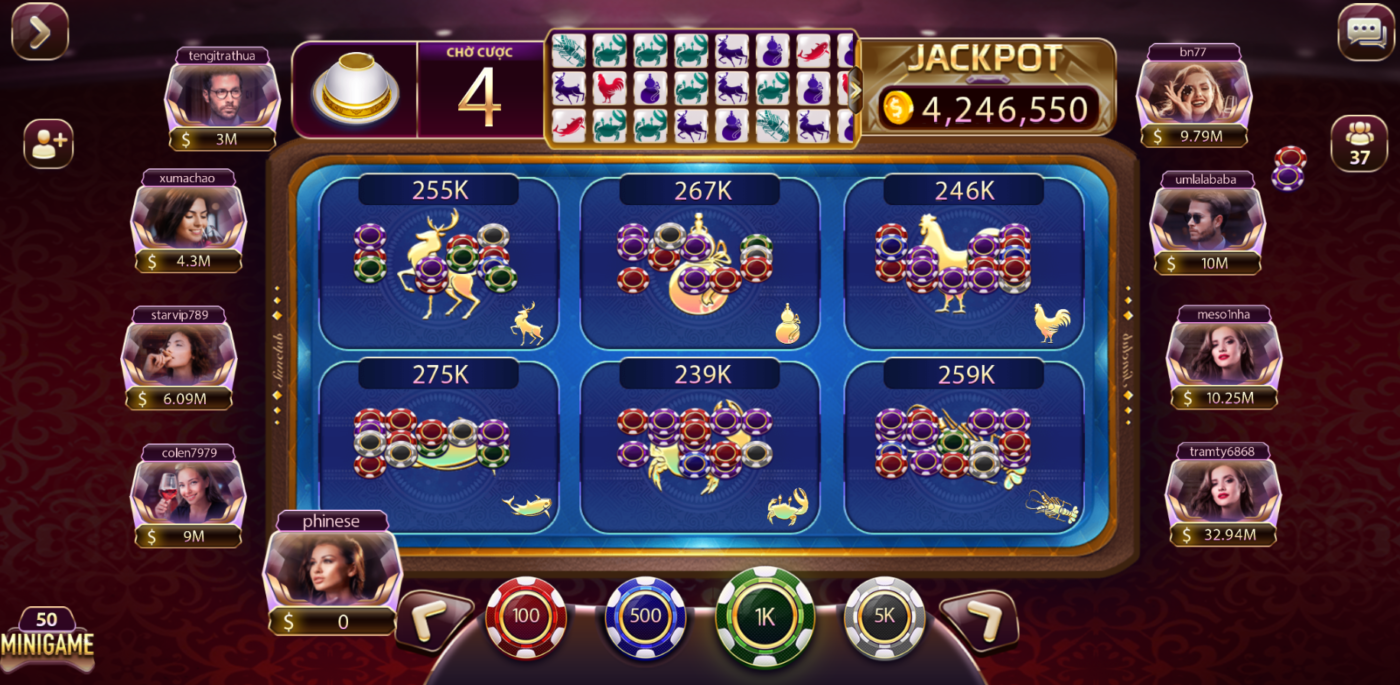The image size is (1400, 685).
Task: Pick the white 5K chip
Action: (884, 617)
